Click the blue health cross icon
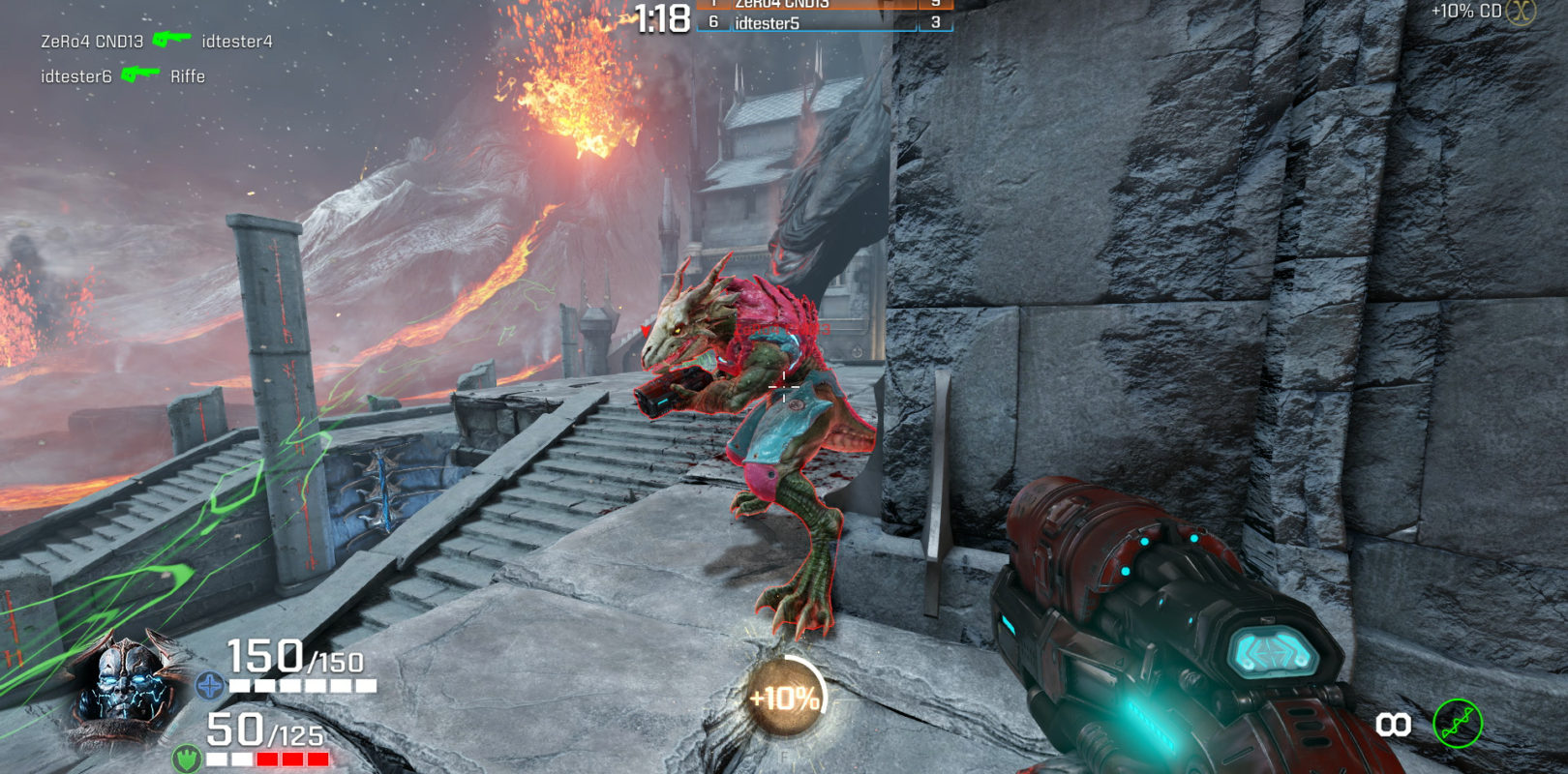The width and height of the screenshot is (1568, 774). (209, 686)
